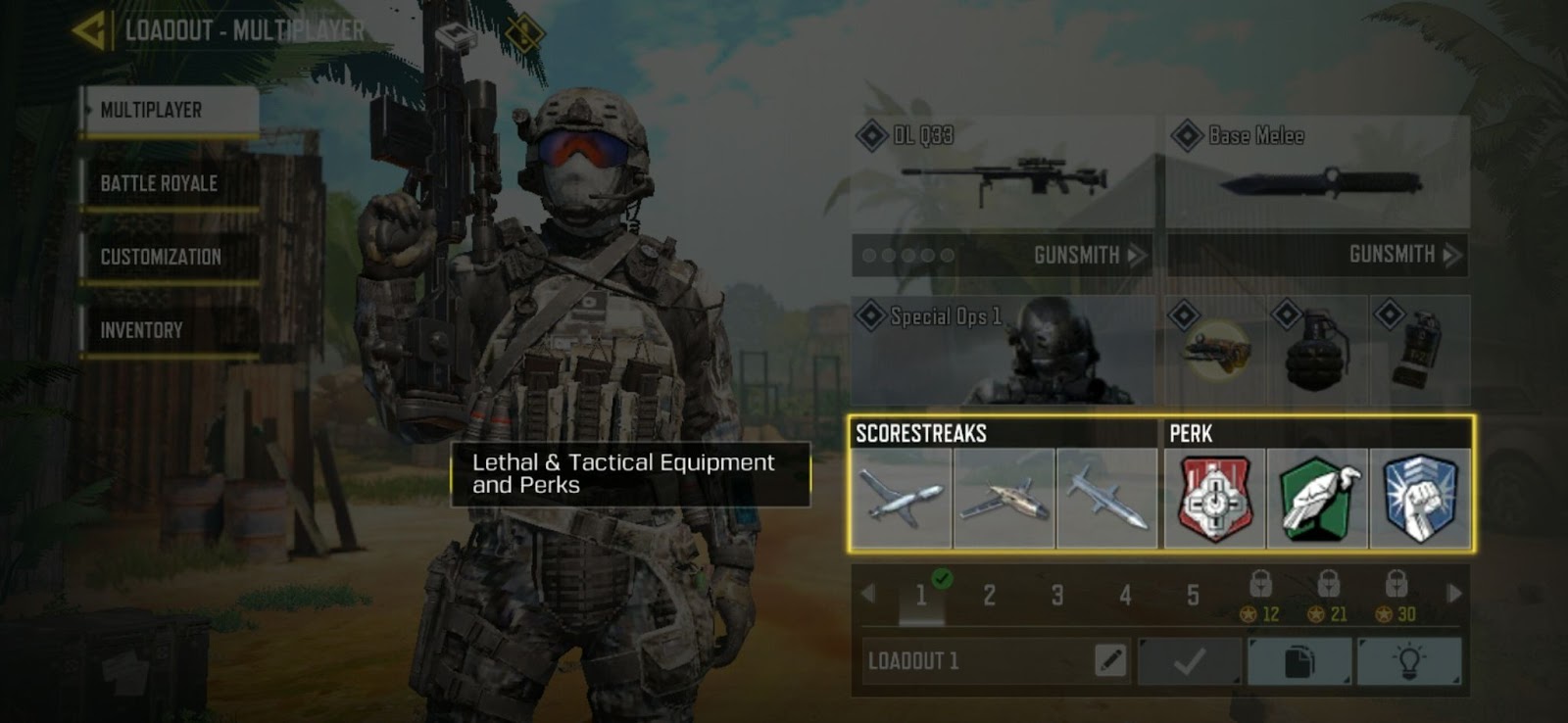This screenshot has height=723, width=1568.
Task: Open the green vulture perk slot
Action: (x=1317, y=499)
